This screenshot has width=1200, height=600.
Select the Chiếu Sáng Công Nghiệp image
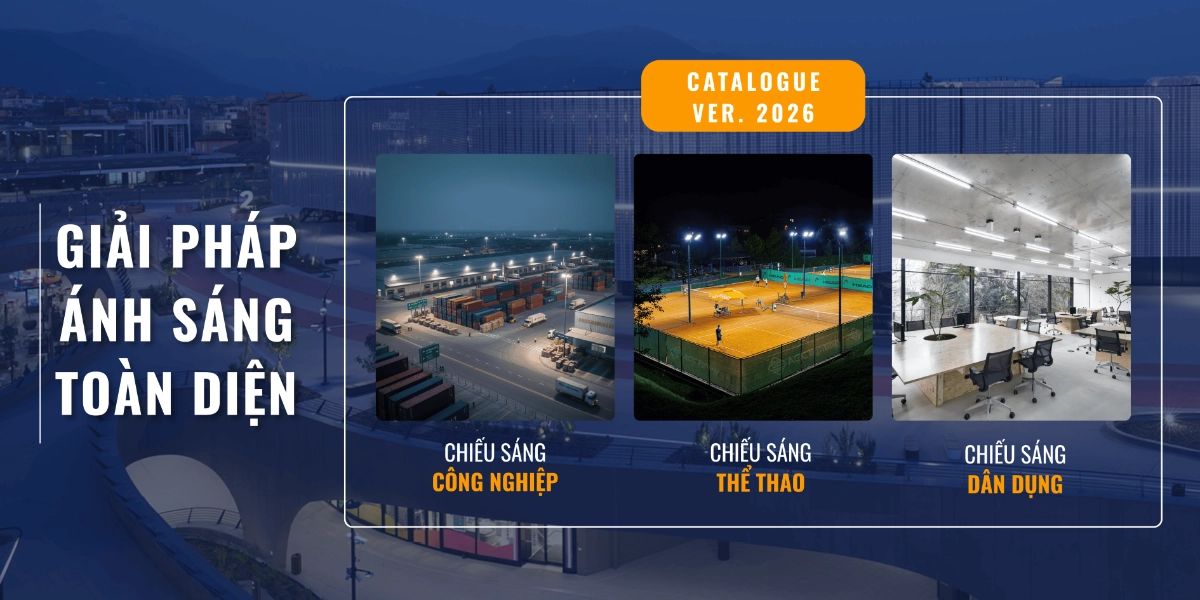coord(495,287)
